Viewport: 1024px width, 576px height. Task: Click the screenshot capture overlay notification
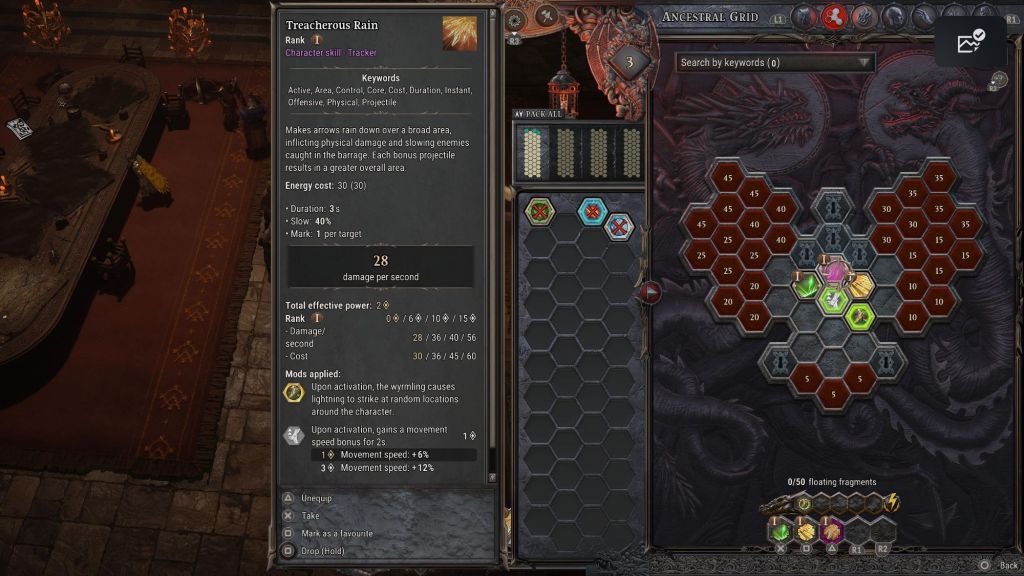pyautogui.click(x=970, y=41)
